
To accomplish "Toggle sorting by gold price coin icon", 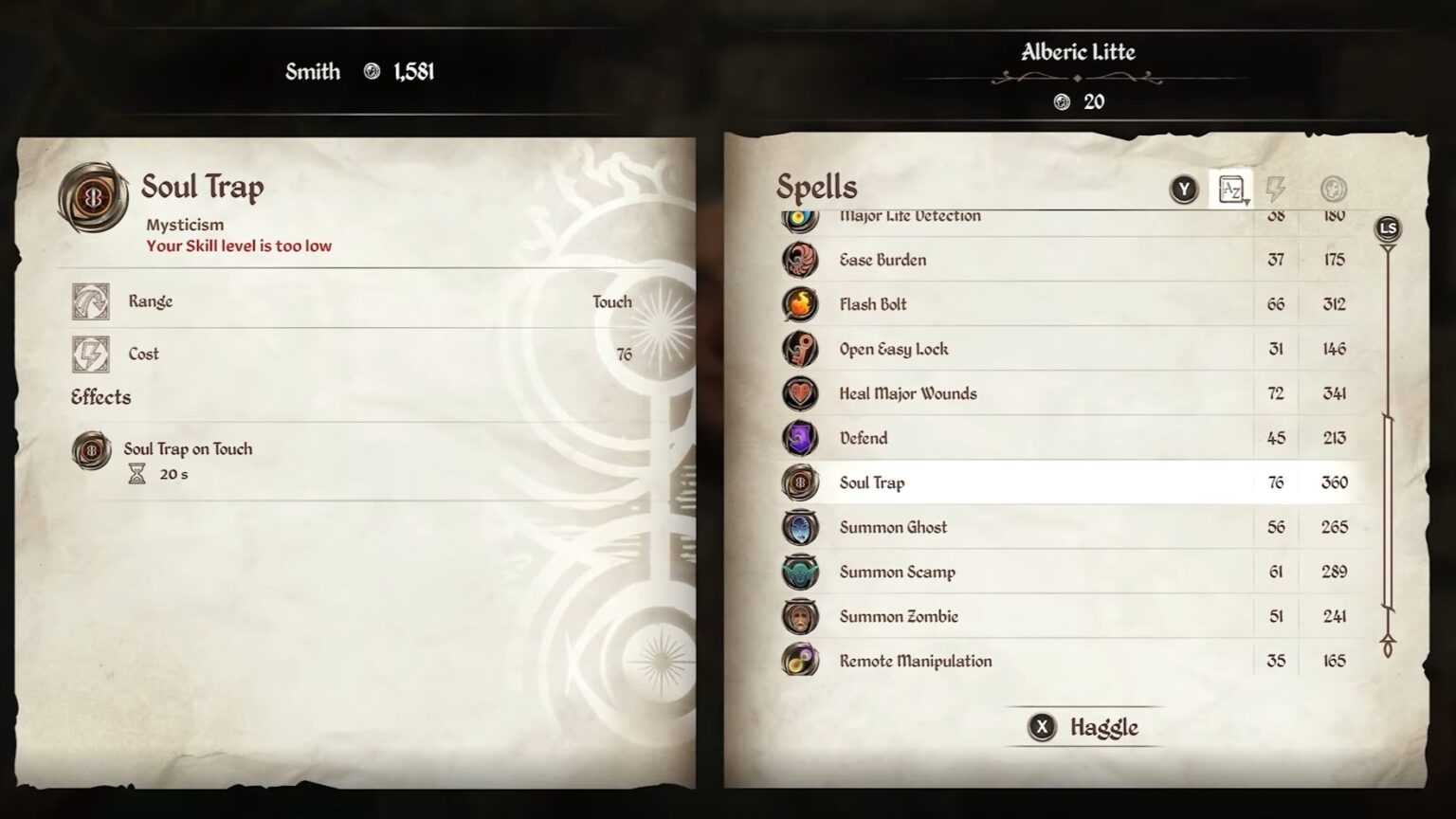I will click(x=1332, y=189).
